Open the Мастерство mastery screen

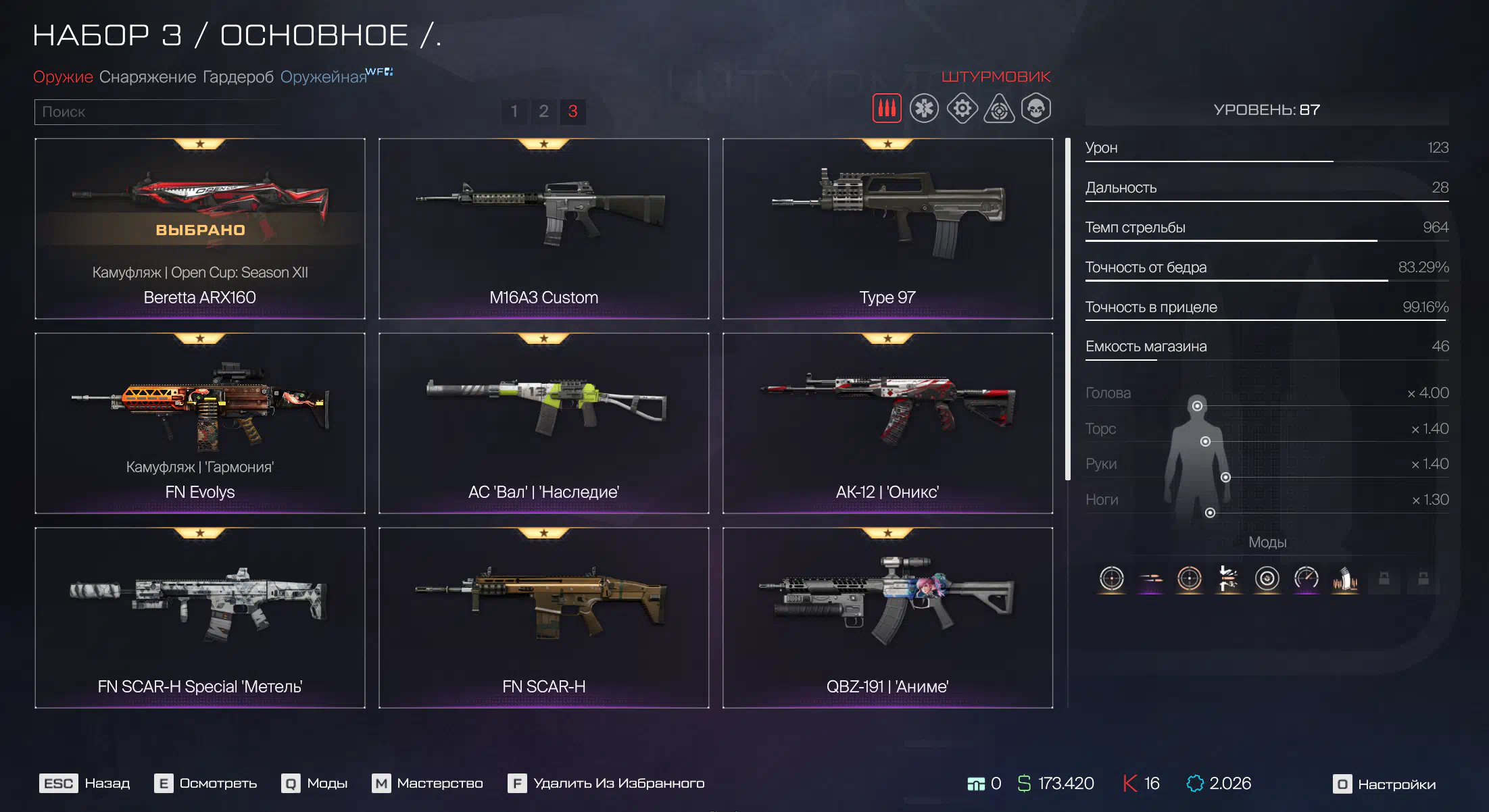pos(427,784)
